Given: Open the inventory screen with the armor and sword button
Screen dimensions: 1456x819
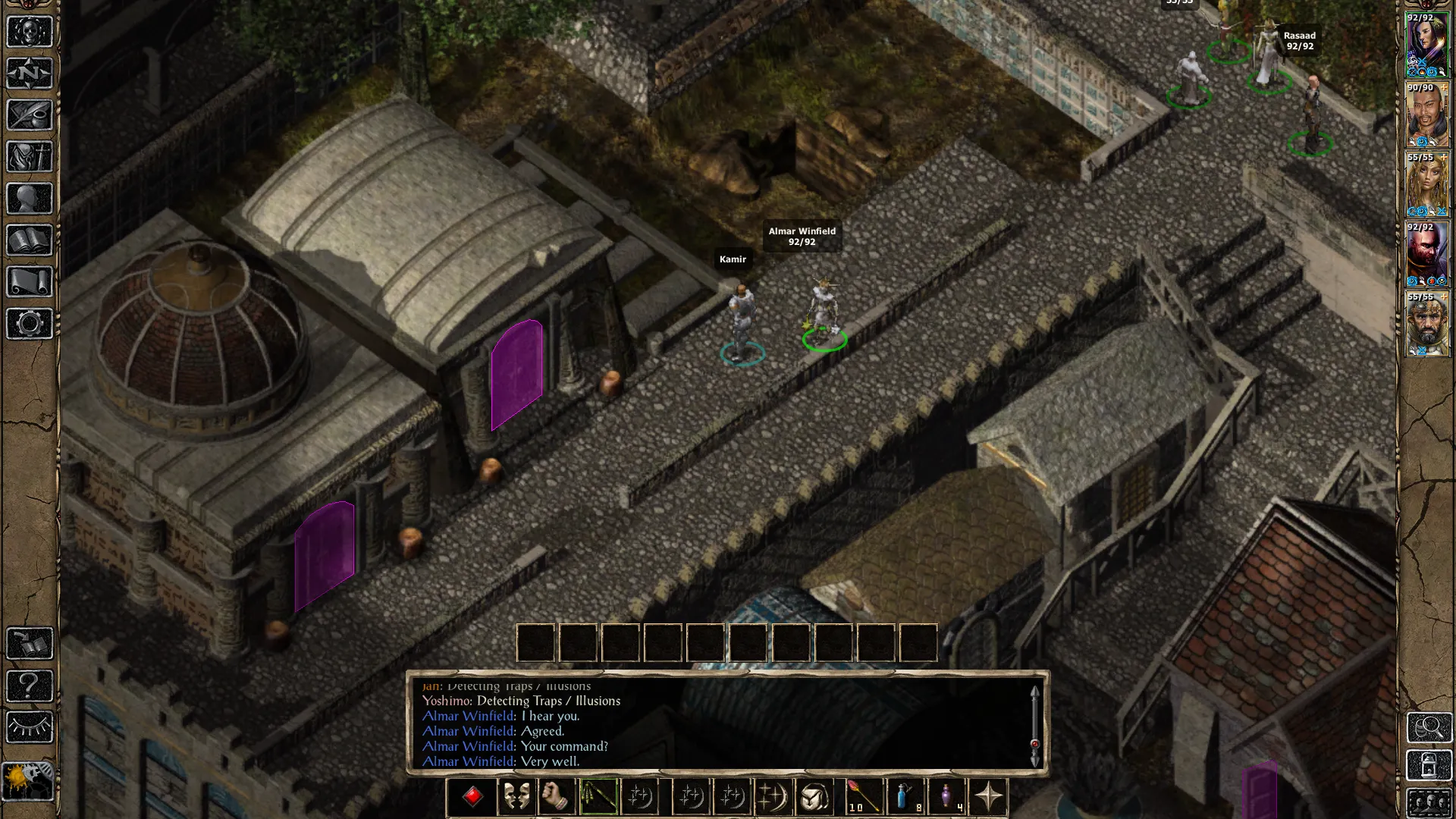Looking at the screenshot, I should [x=30, y=157].
